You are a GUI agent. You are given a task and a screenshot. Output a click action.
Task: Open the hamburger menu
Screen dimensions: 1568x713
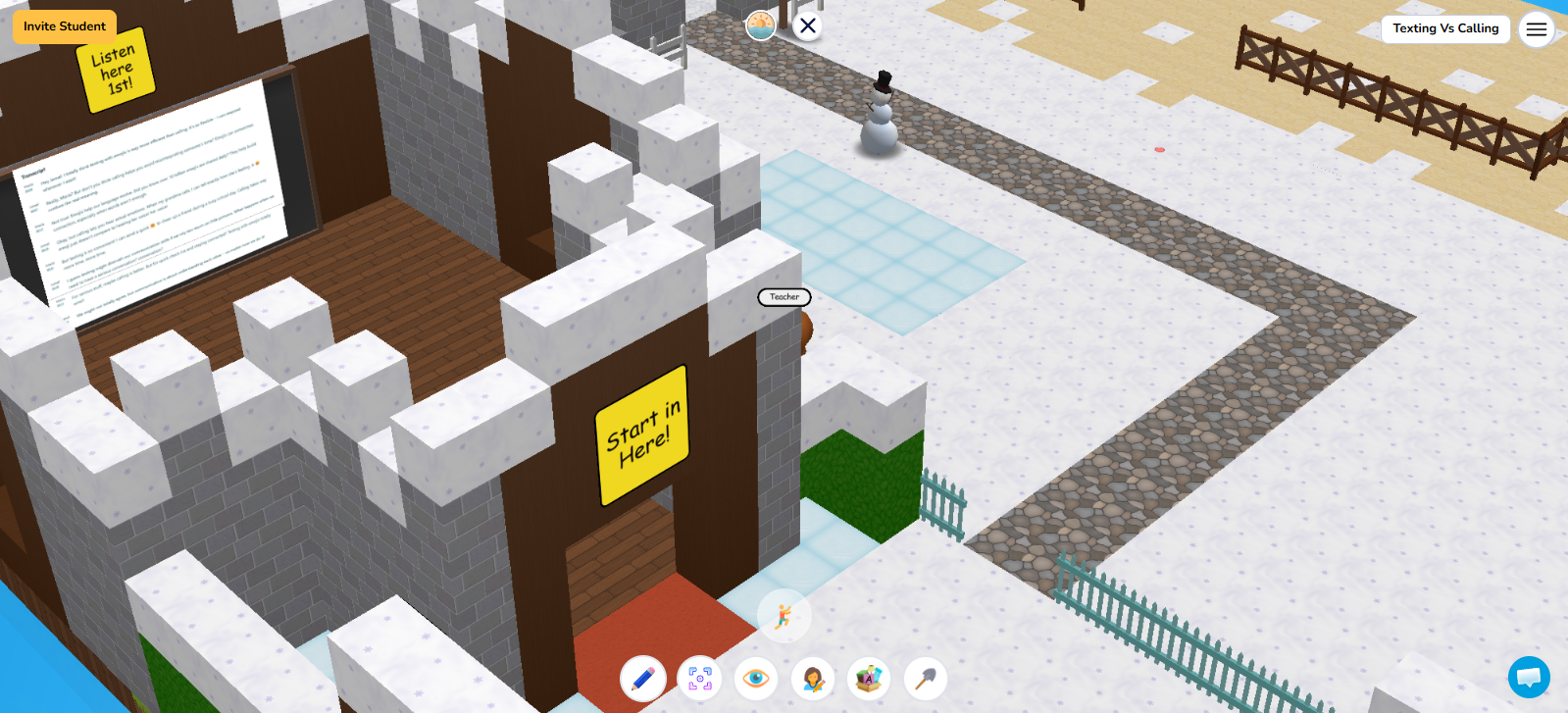coord(1536,29)
